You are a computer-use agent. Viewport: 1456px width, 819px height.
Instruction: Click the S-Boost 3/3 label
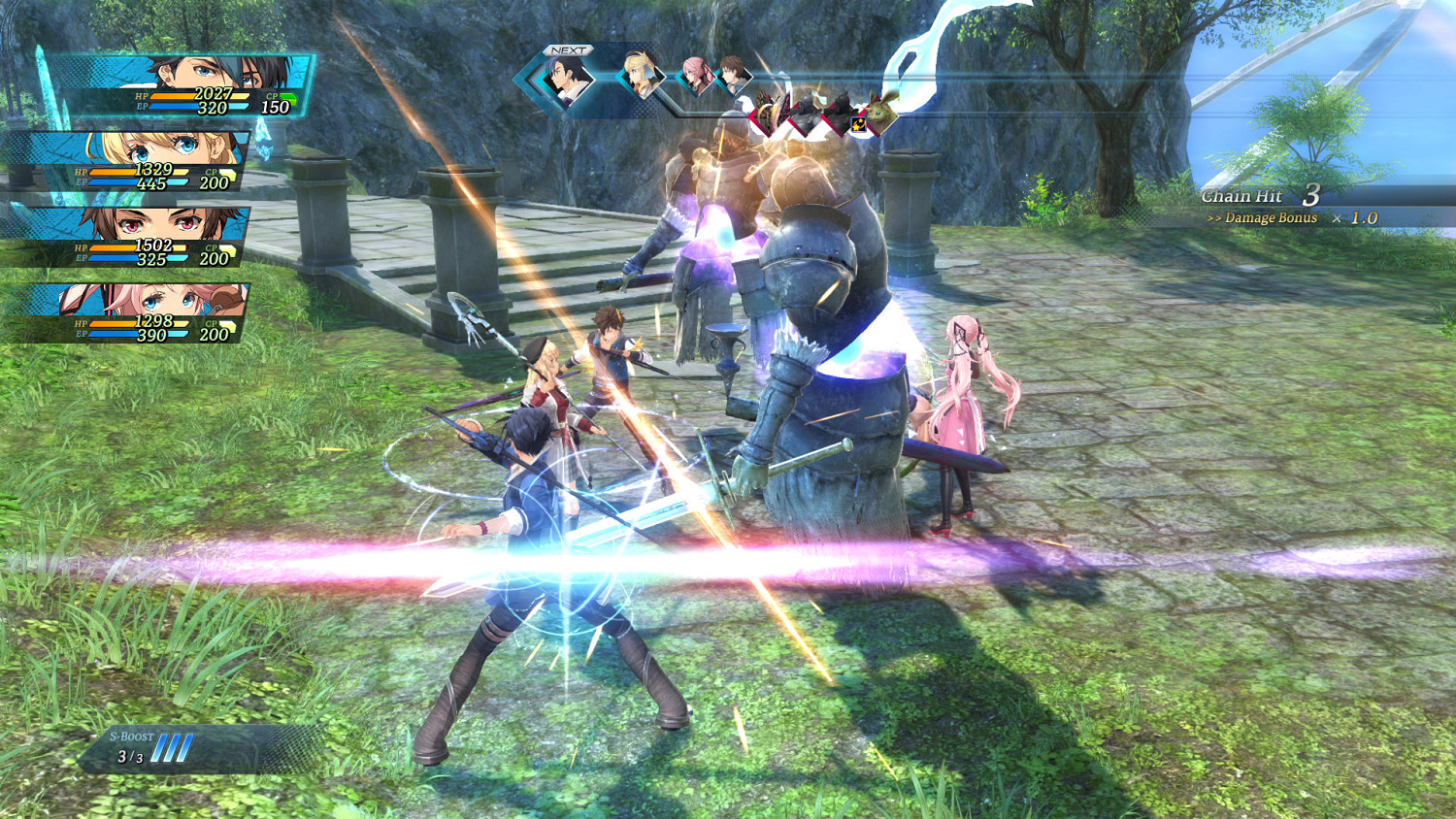click(x=129, y=755)
